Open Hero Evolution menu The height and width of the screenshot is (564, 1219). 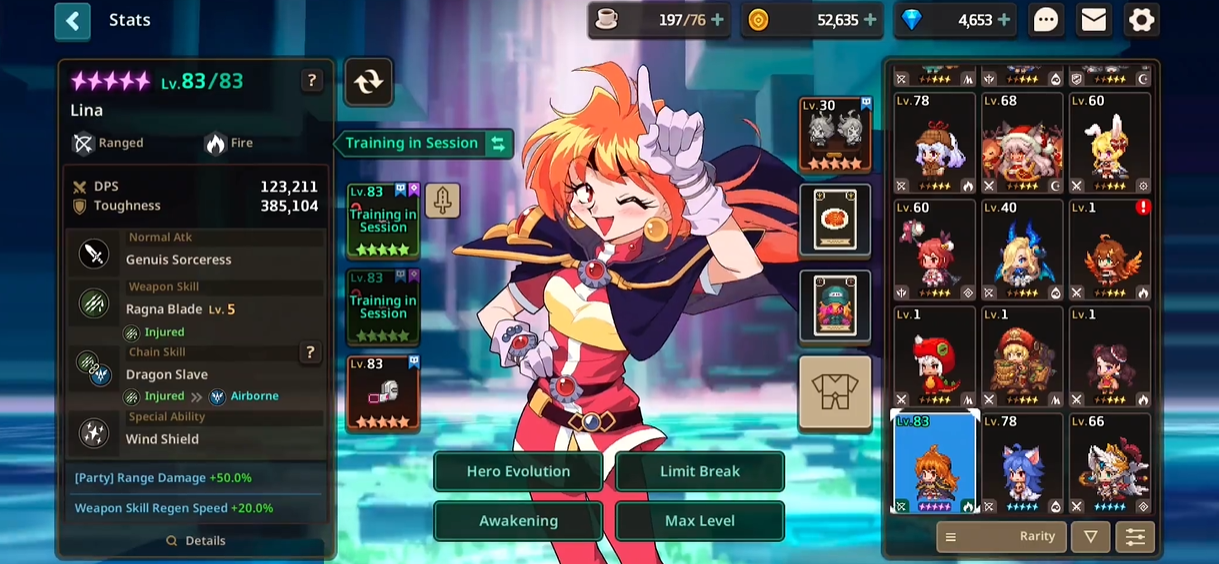tap(518, 471)
